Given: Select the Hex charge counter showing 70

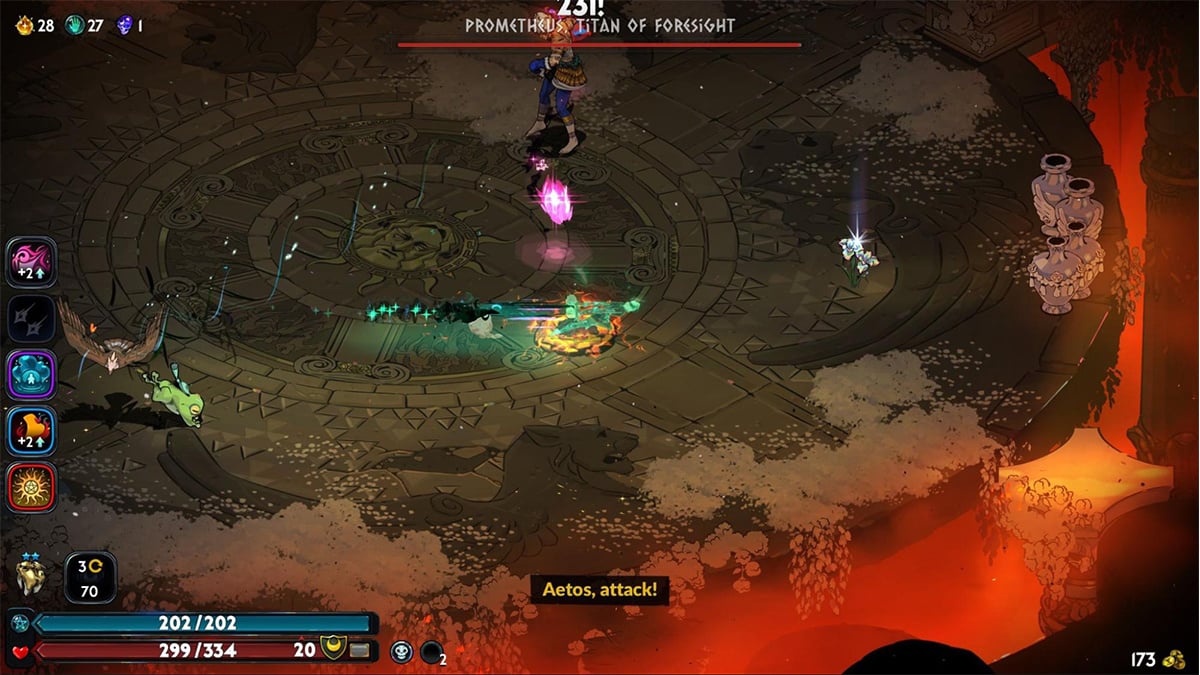Looking at the screenshot, I should tap(90, 578).
